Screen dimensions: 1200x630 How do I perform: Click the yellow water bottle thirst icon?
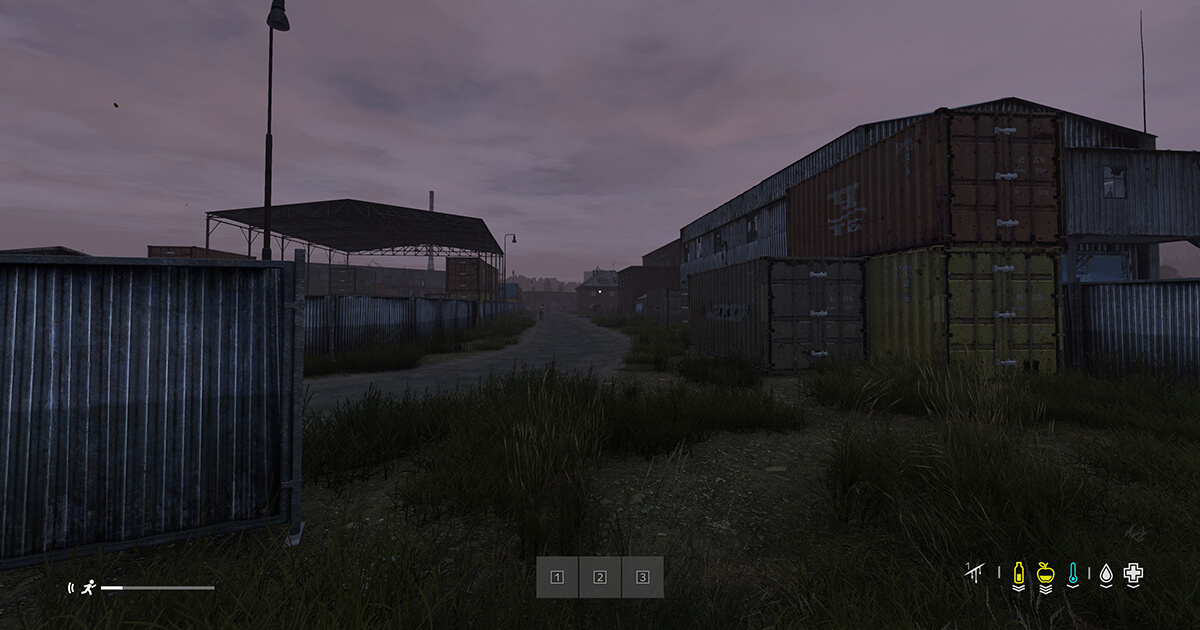click(x=1019, y=574)
